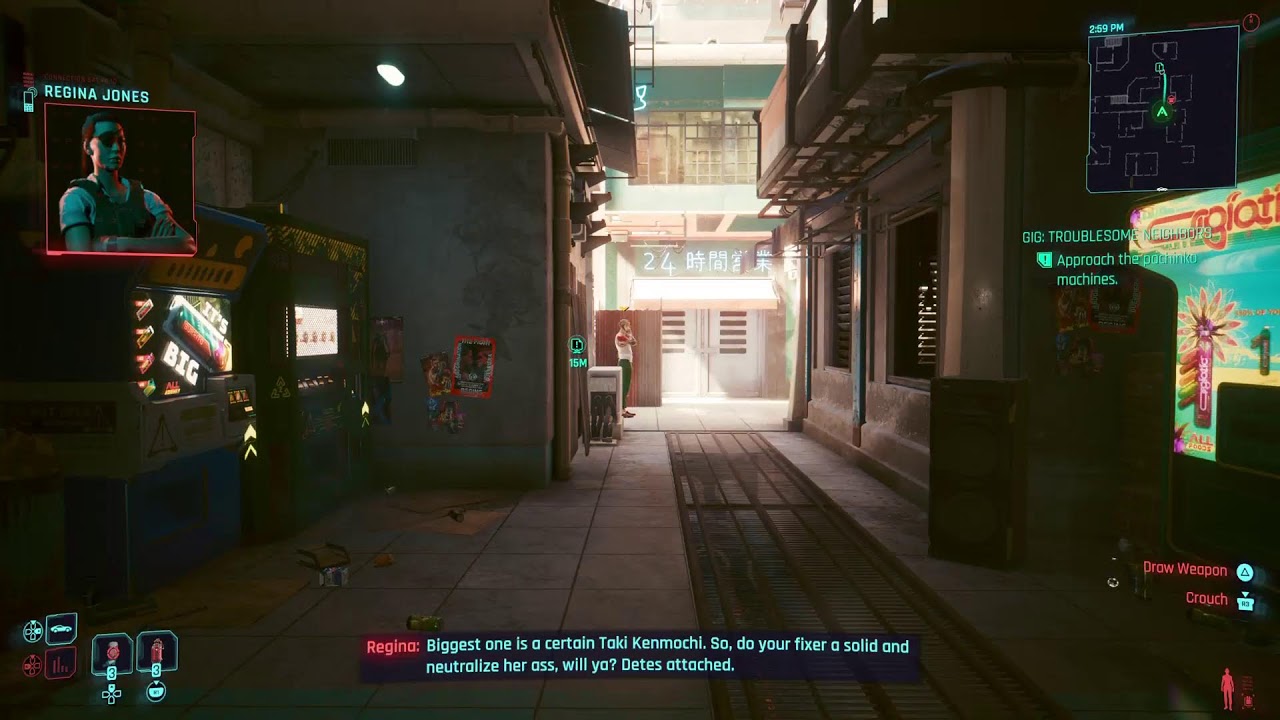
Task: Expand the chevron above the vehicle d-pad
Action: pyautogui.click(x=33, y=622)
